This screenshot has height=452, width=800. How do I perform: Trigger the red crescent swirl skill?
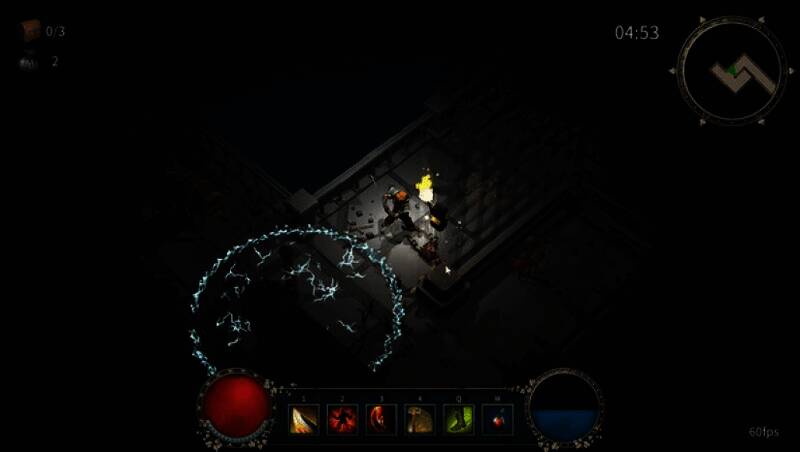coord(381,419)
